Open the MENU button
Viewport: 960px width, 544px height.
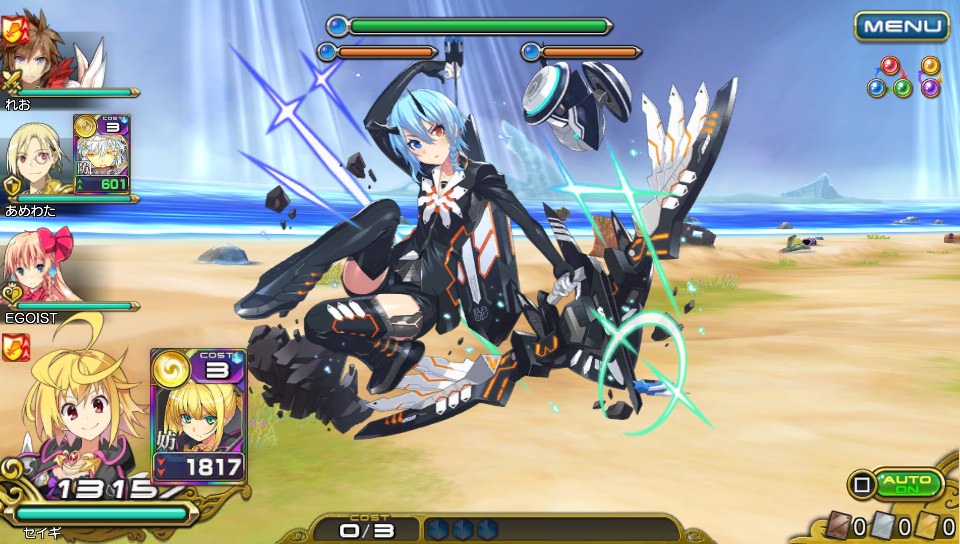pos(901,26)
